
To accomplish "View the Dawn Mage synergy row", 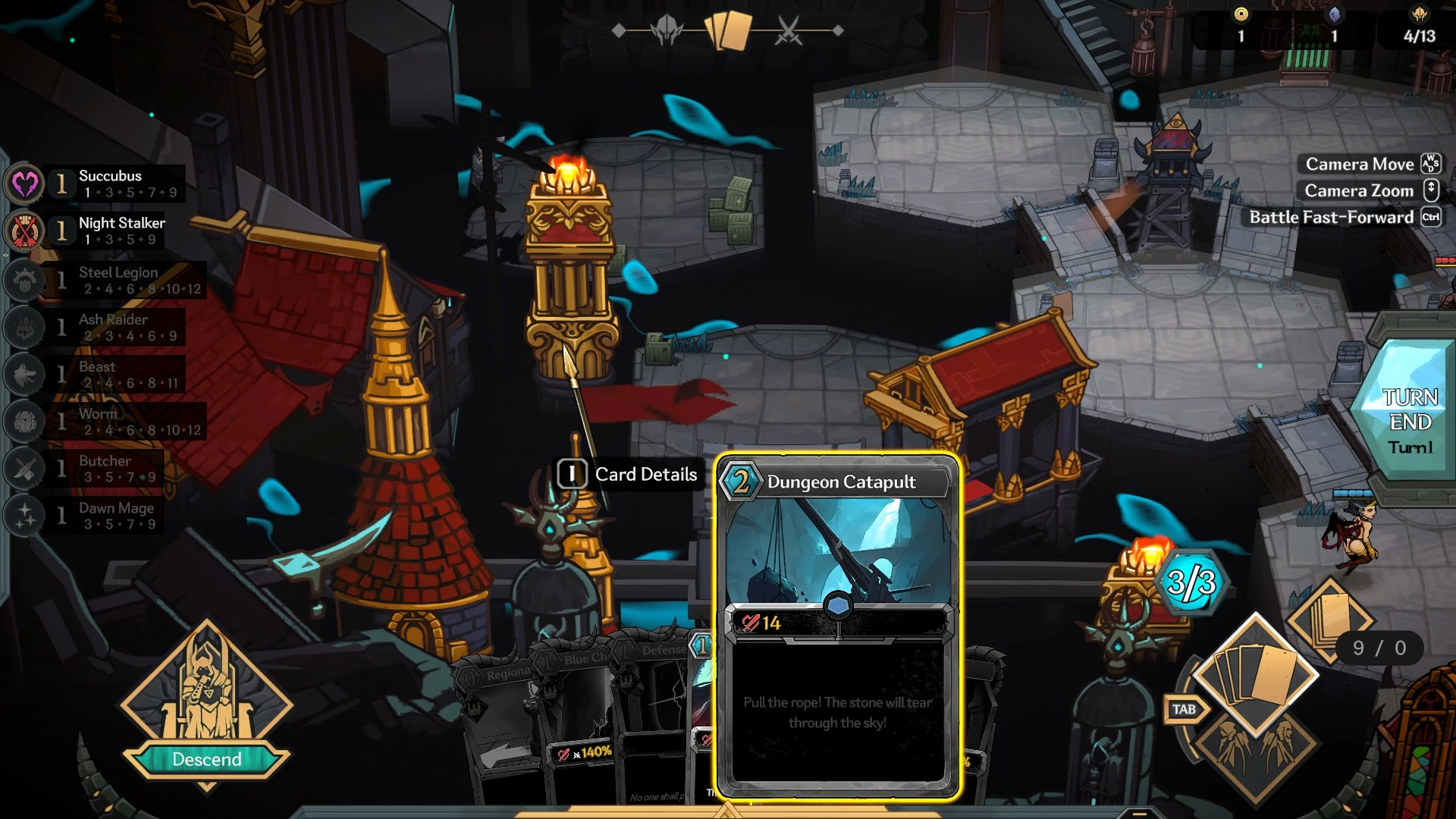I will tap(114, 516).
